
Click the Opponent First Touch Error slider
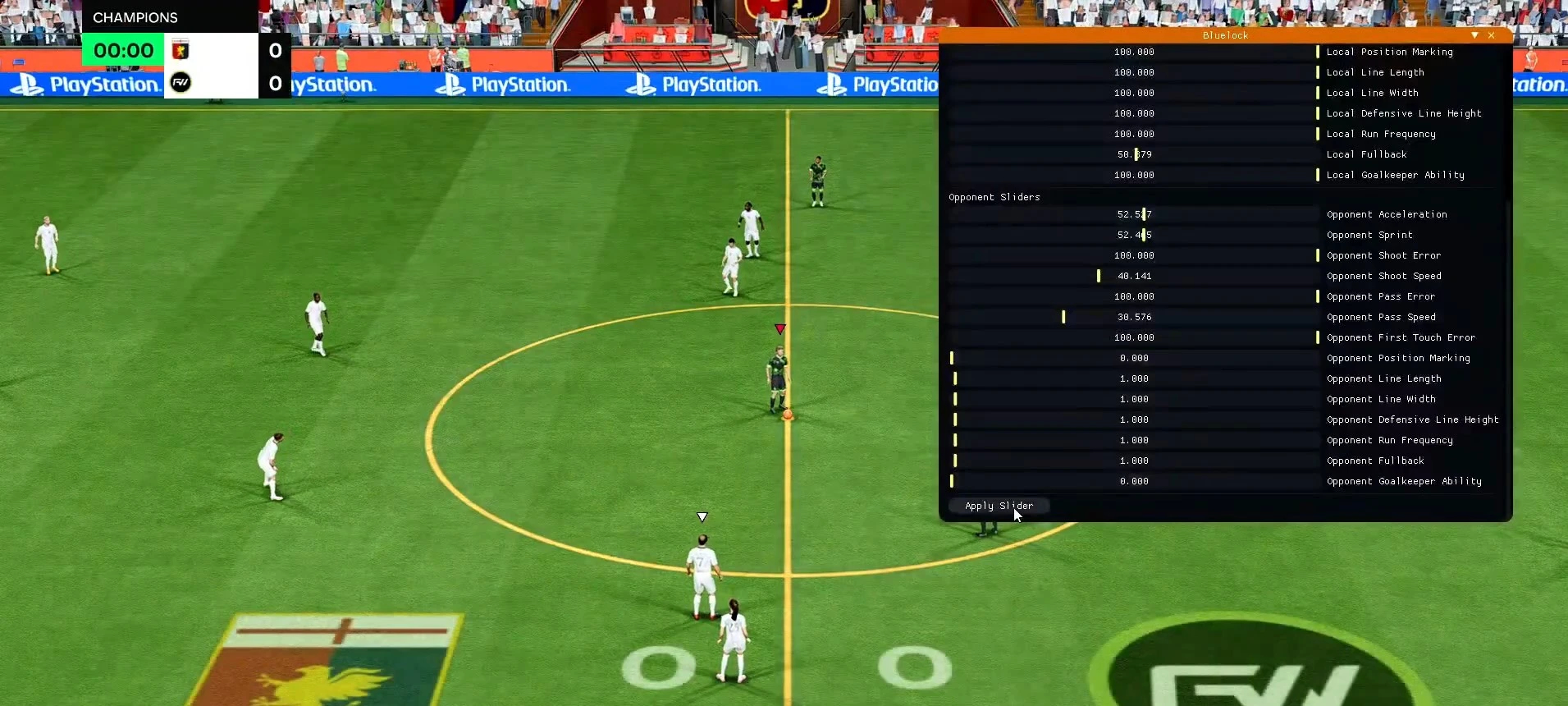pyautogui.click(x=1316, y=337)
